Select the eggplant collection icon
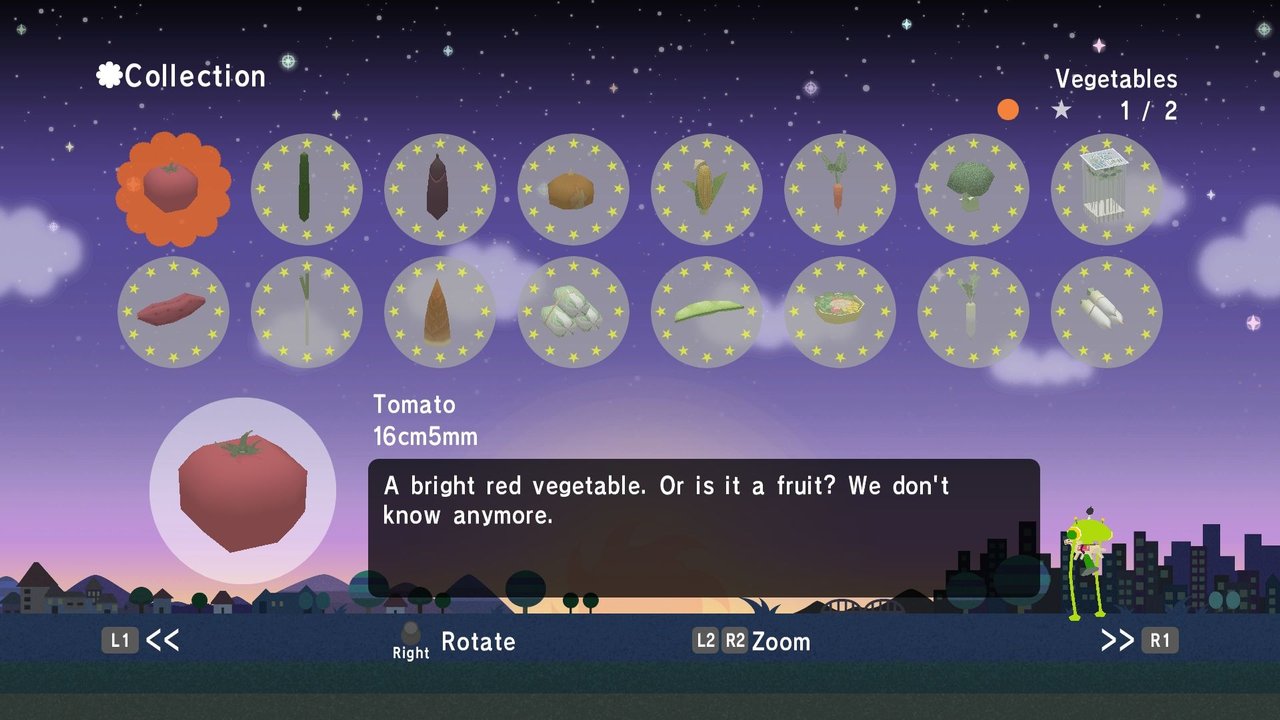This screenshot has width=1280, height=720. click(440, 188)
